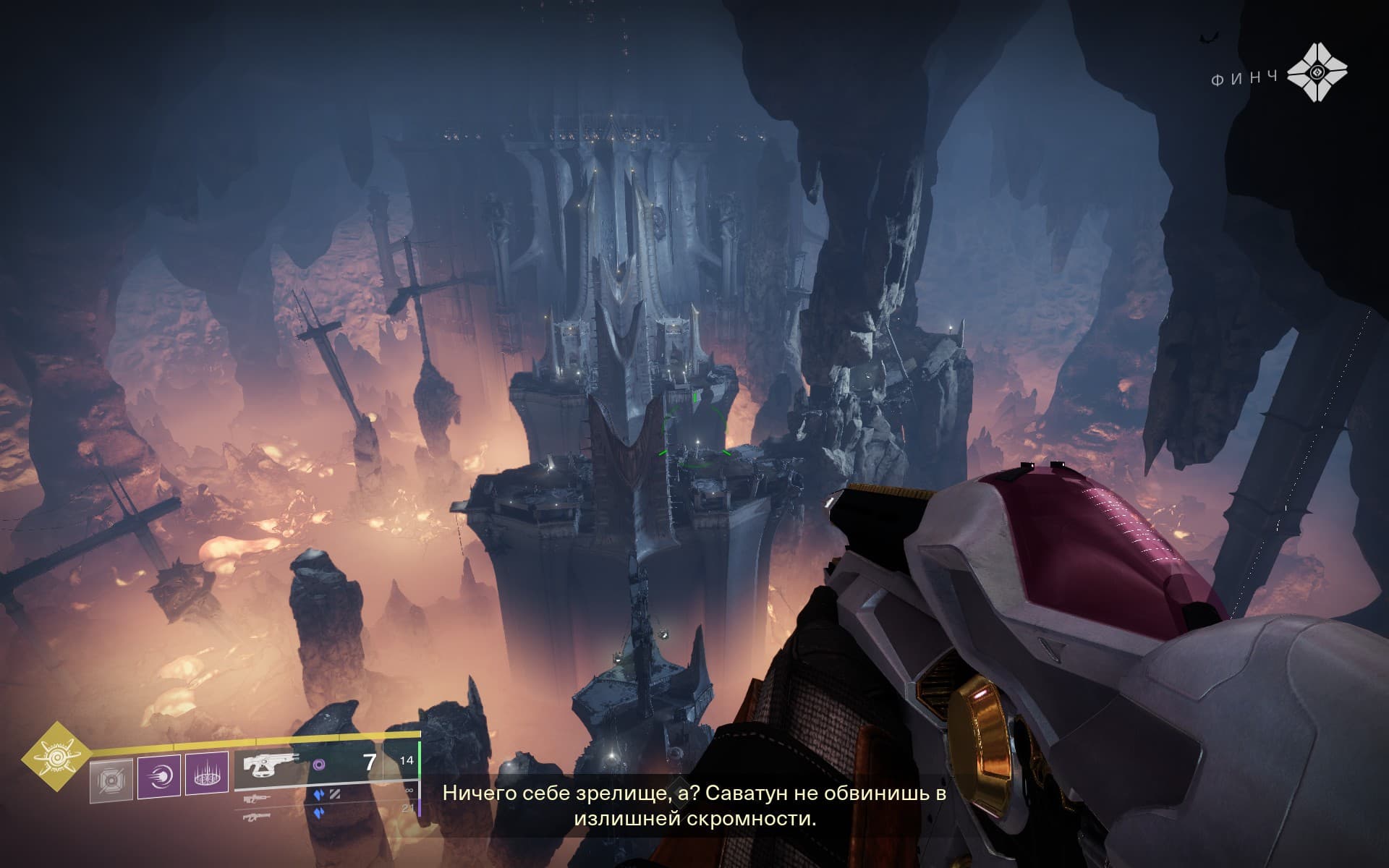Throw the purple spike ring grenade icon

click(x=207, y=775)
